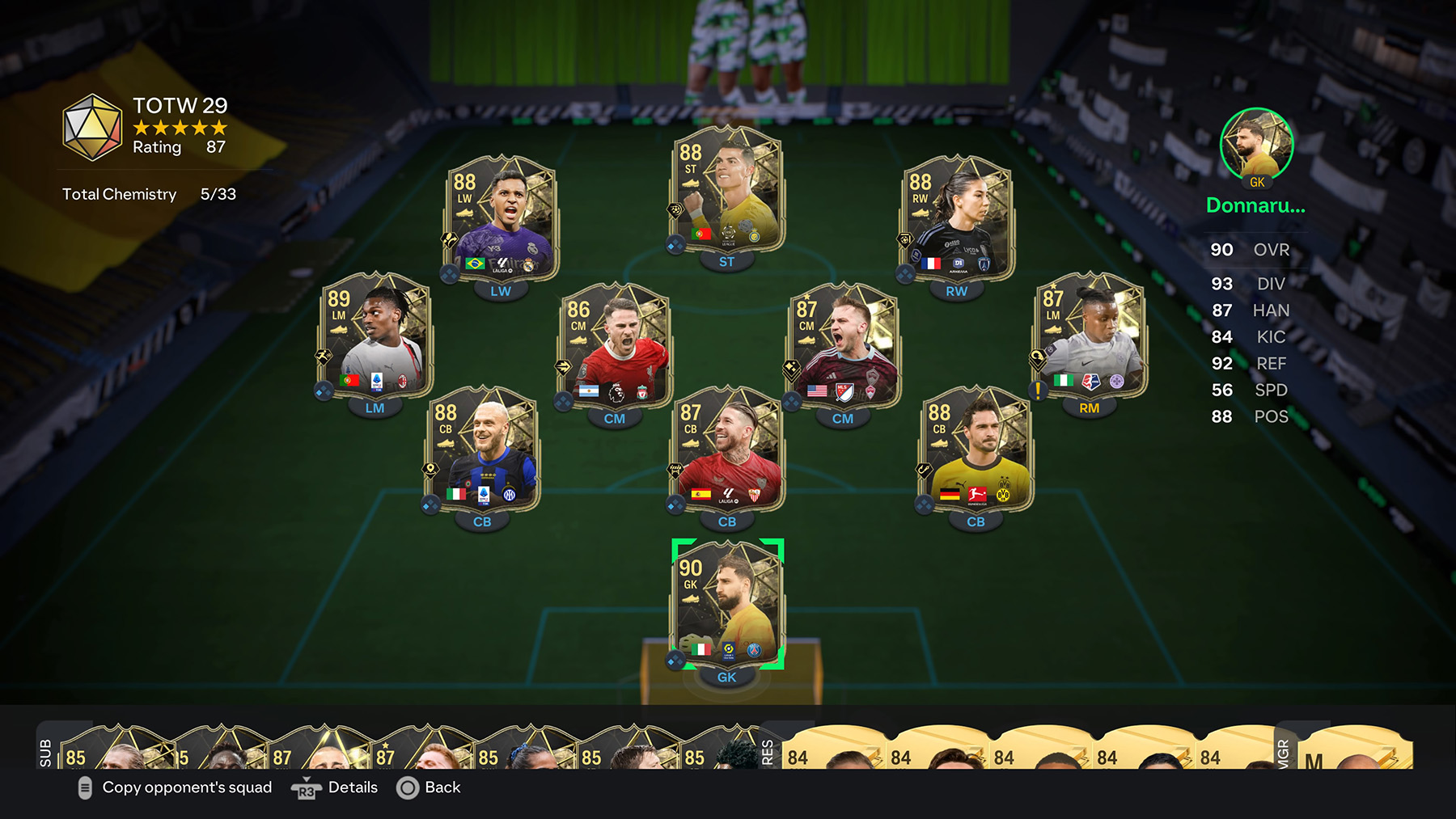The image size is (1456, 819).
Task: Click the Details option
Action: point(353,787)
